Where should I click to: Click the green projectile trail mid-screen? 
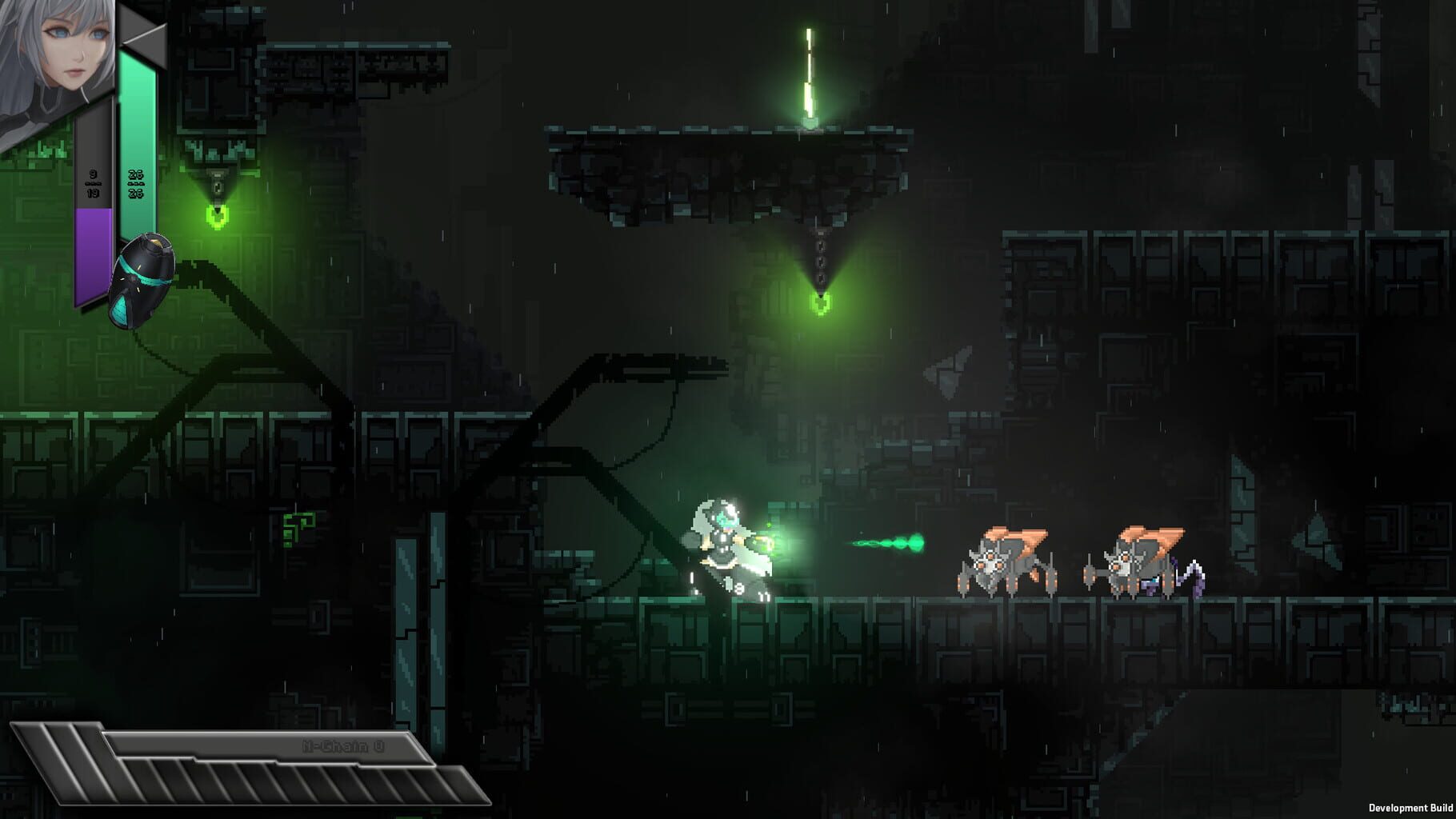[884, 542]
